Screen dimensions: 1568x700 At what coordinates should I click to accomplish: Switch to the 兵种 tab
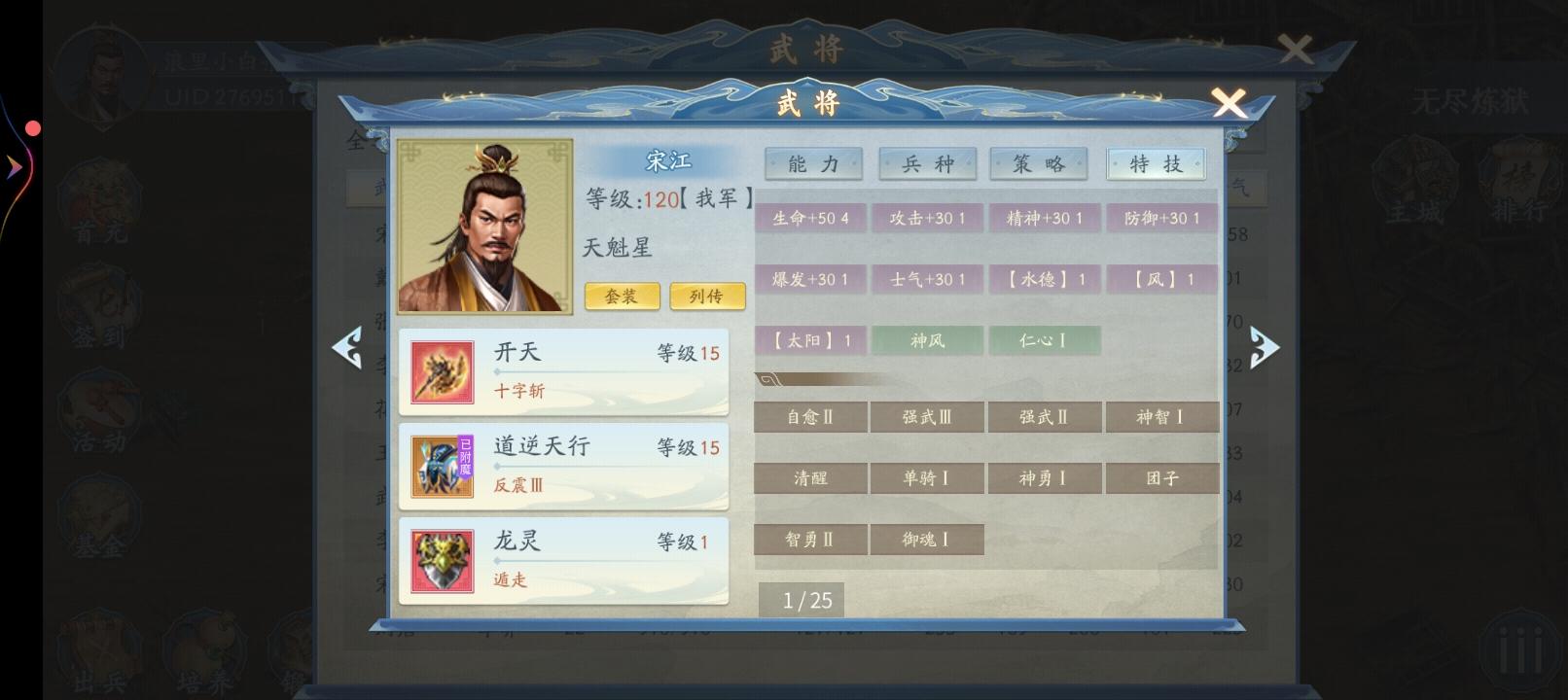pyautogui.click(x=929, y=163)
